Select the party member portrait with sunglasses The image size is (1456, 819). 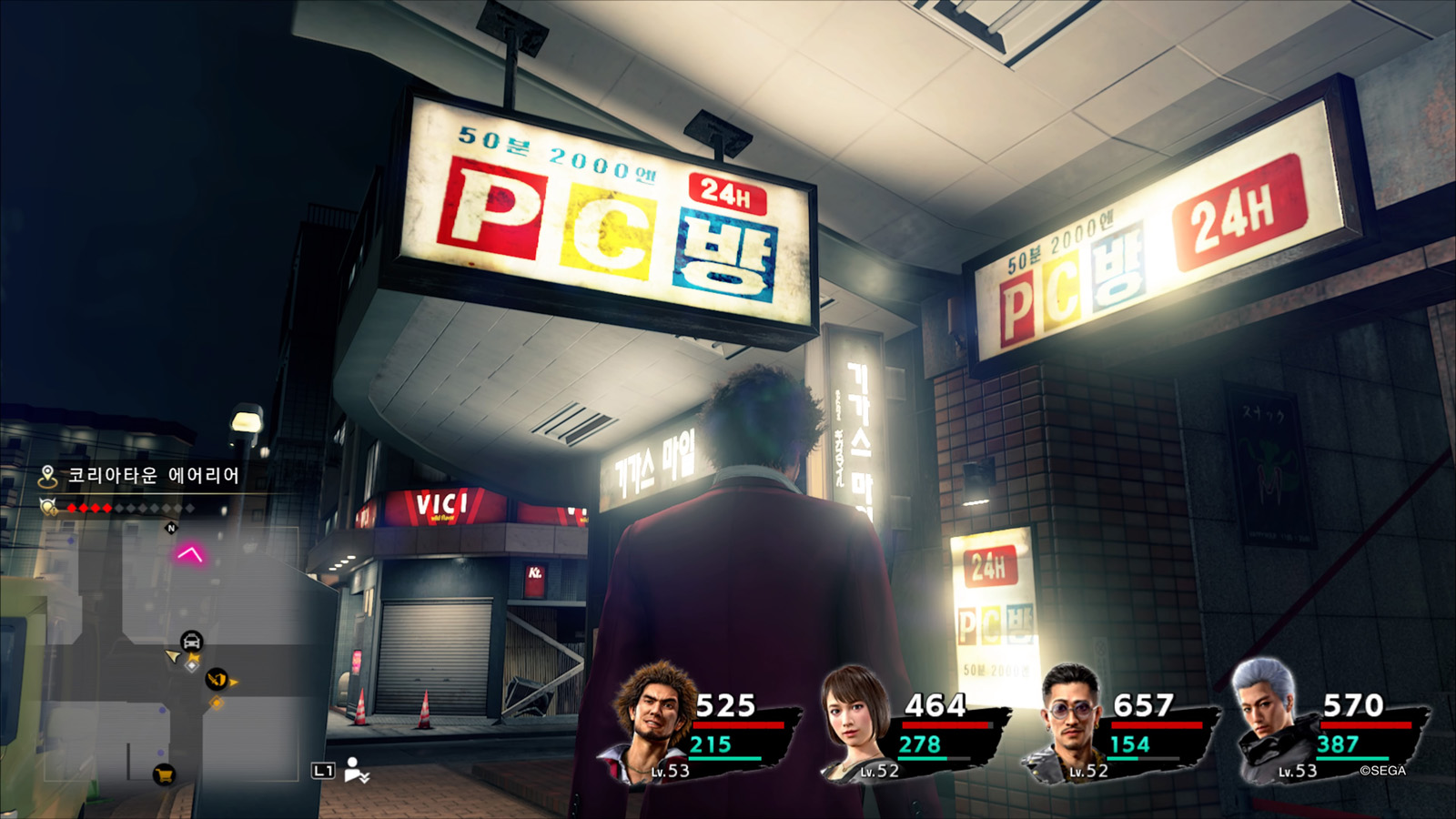pos(1069,719)
